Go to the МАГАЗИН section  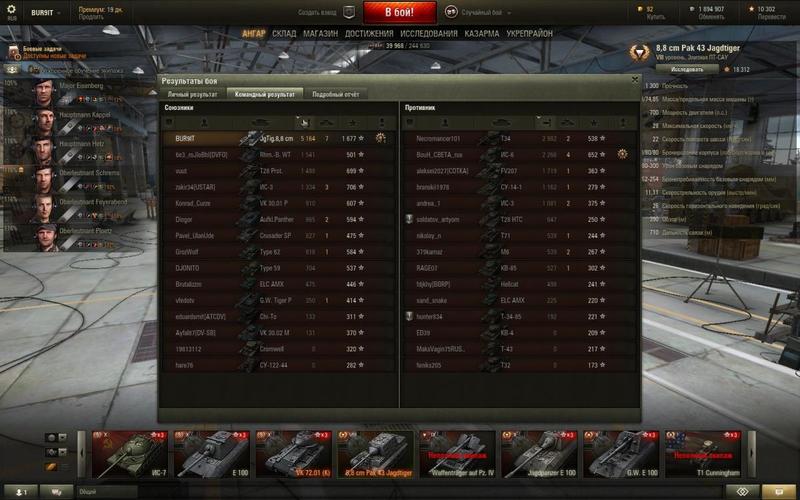320,33
